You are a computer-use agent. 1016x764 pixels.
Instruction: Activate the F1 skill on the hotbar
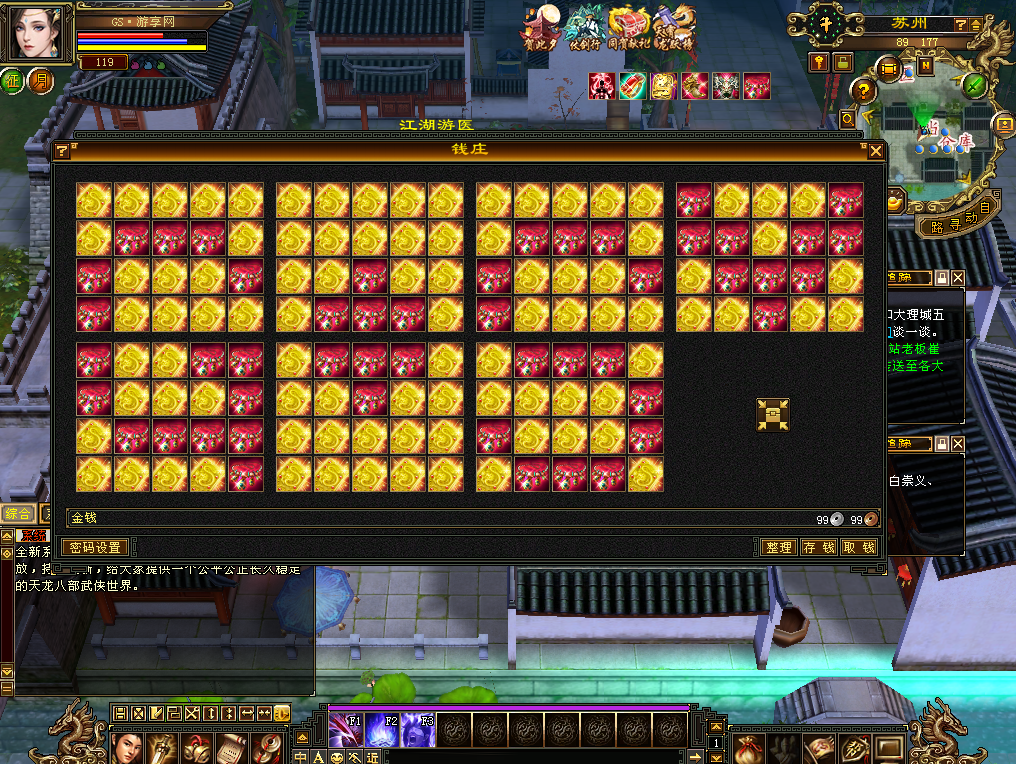(346, 731)
